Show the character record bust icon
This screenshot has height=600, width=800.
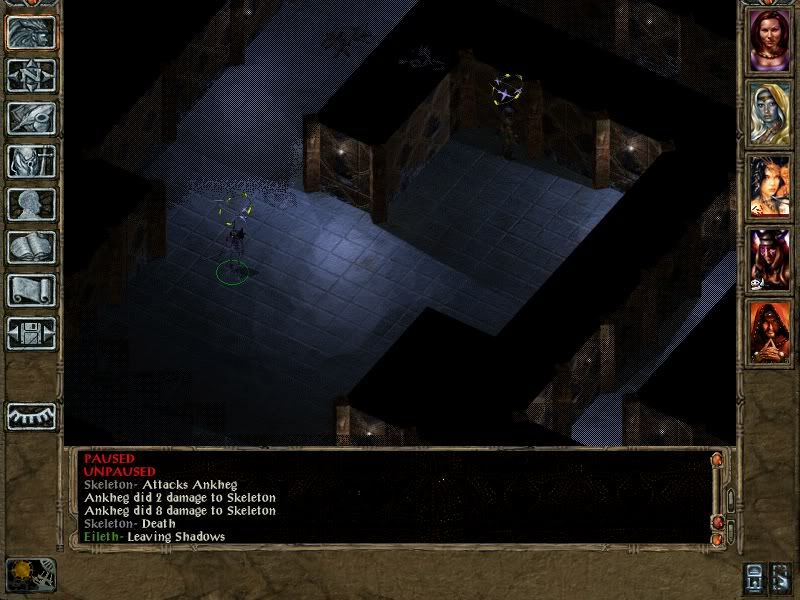31,204
